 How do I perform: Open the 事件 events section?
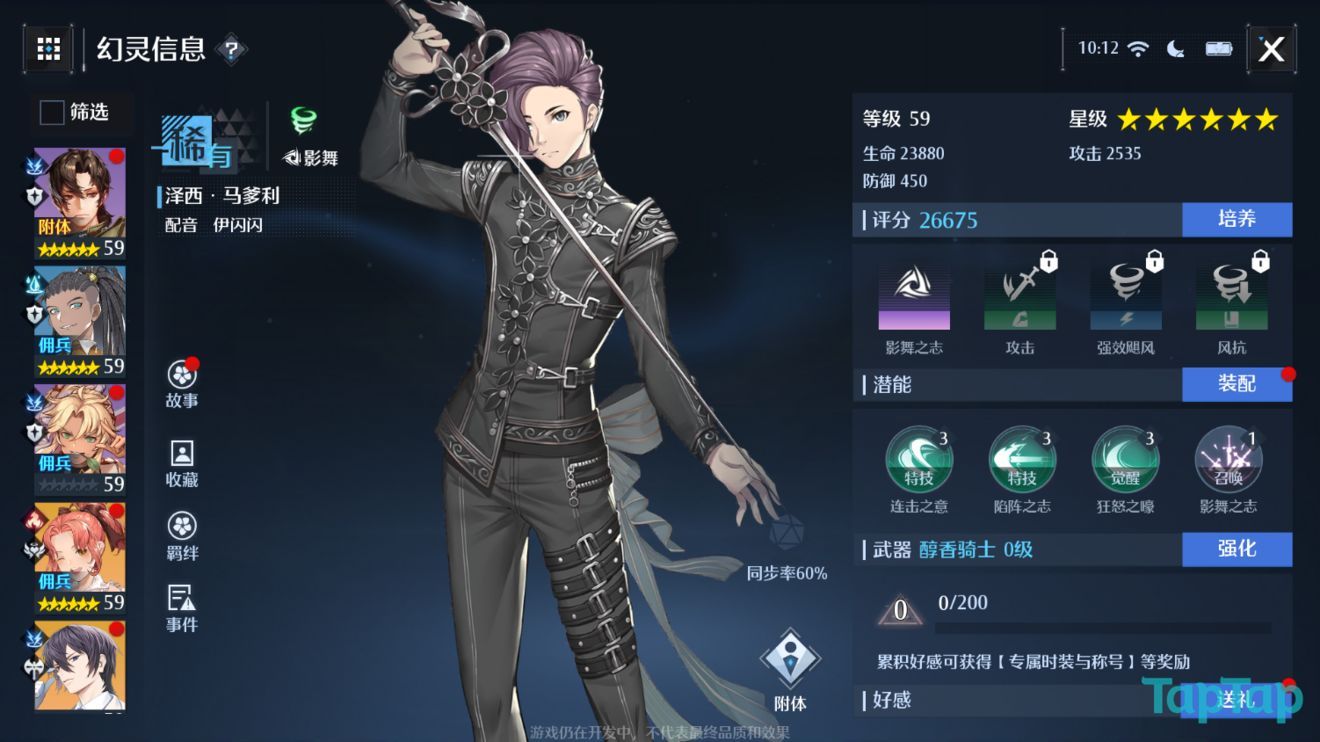(x=182, y=610)
